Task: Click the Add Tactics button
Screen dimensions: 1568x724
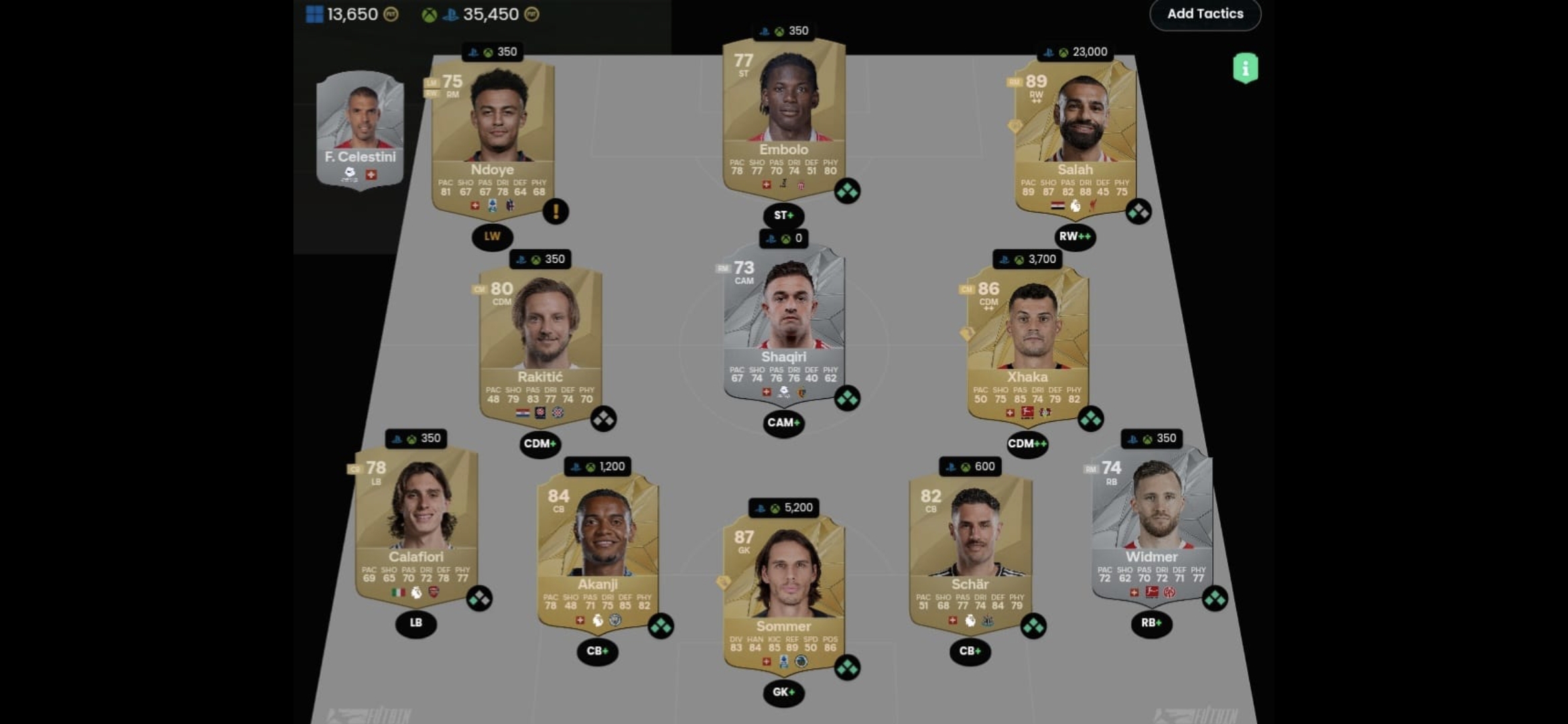Action: click(1205, 14)
